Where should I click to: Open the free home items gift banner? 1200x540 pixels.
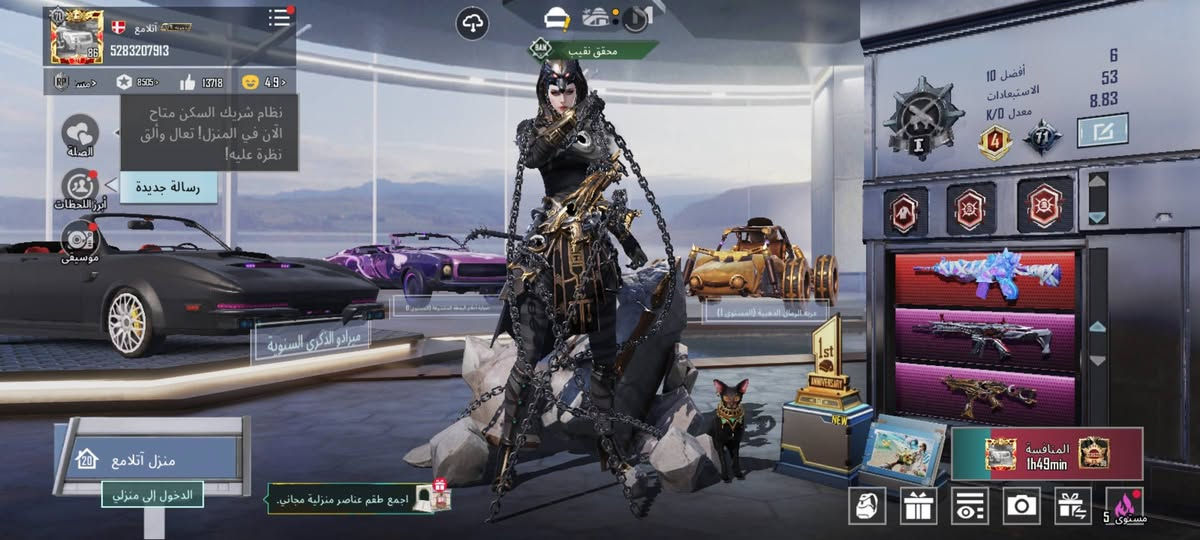pos(358,498)
